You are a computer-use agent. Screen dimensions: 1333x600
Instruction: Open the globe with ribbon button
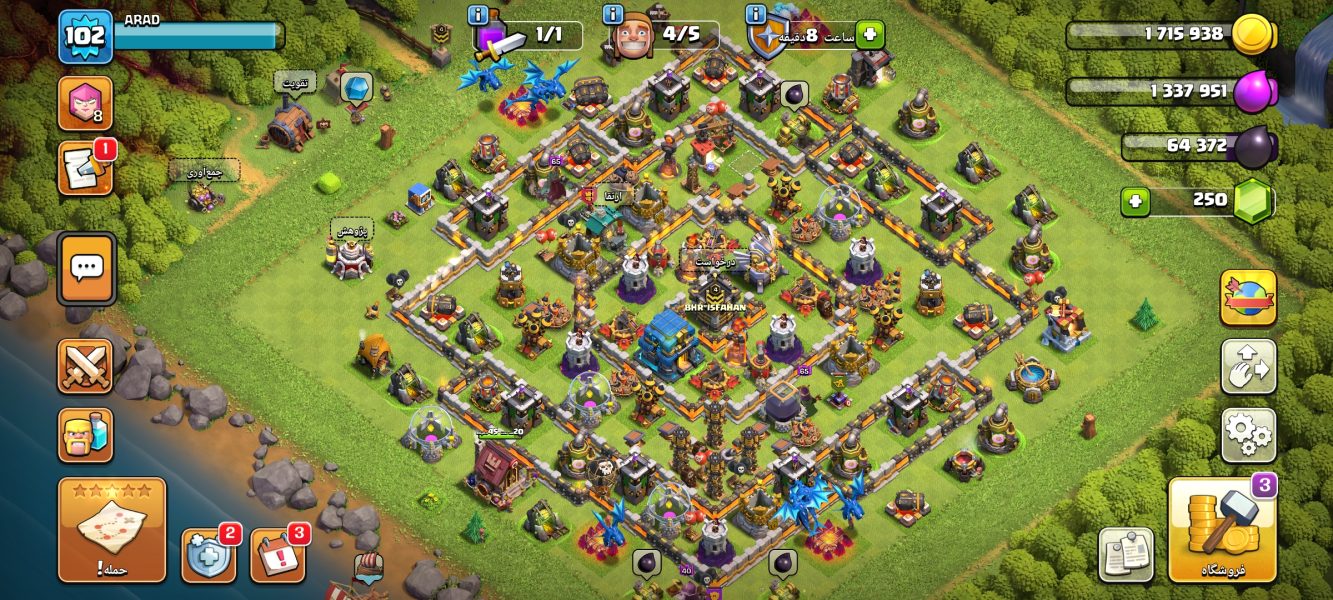(1248, 297)
